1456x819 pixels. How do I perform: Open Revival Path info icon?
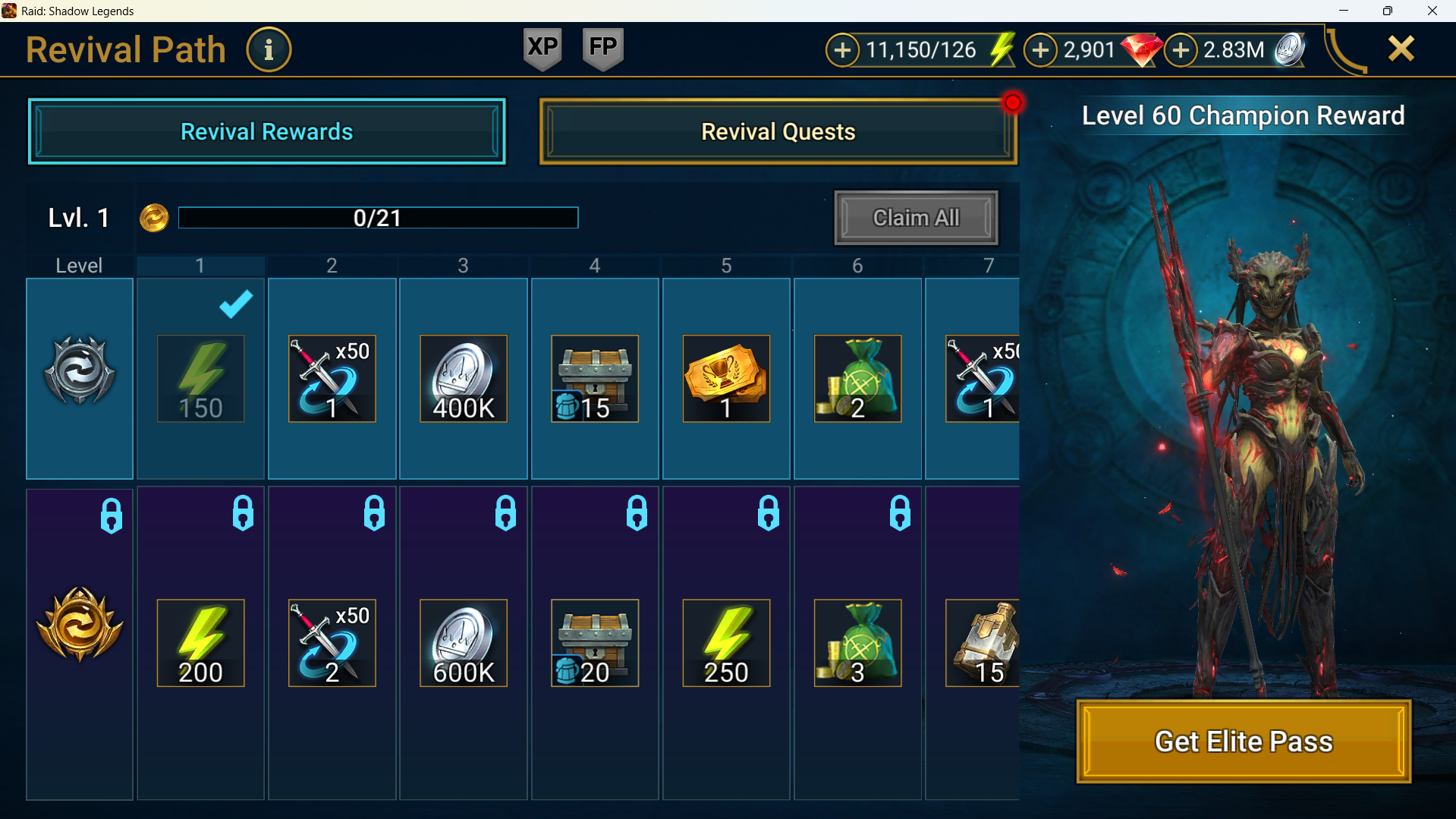[x=269, y=50]
